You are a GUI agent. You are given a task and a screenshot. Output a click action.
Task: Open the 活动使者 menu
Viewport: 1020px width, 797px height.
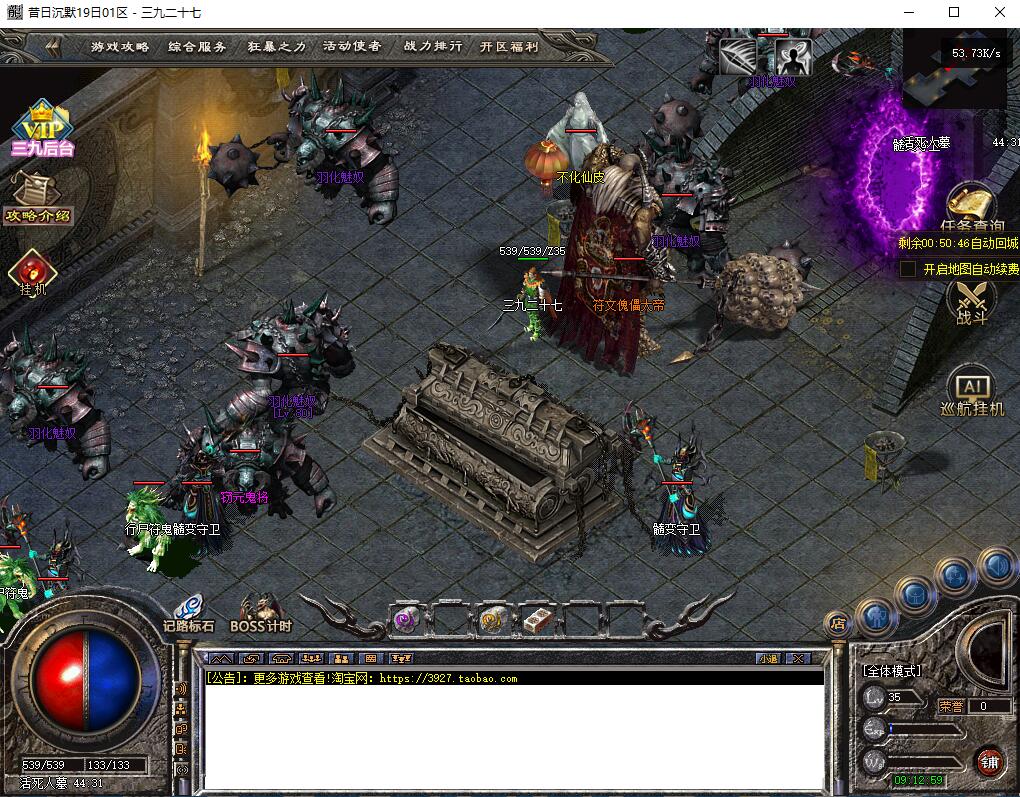click(352, 47)
